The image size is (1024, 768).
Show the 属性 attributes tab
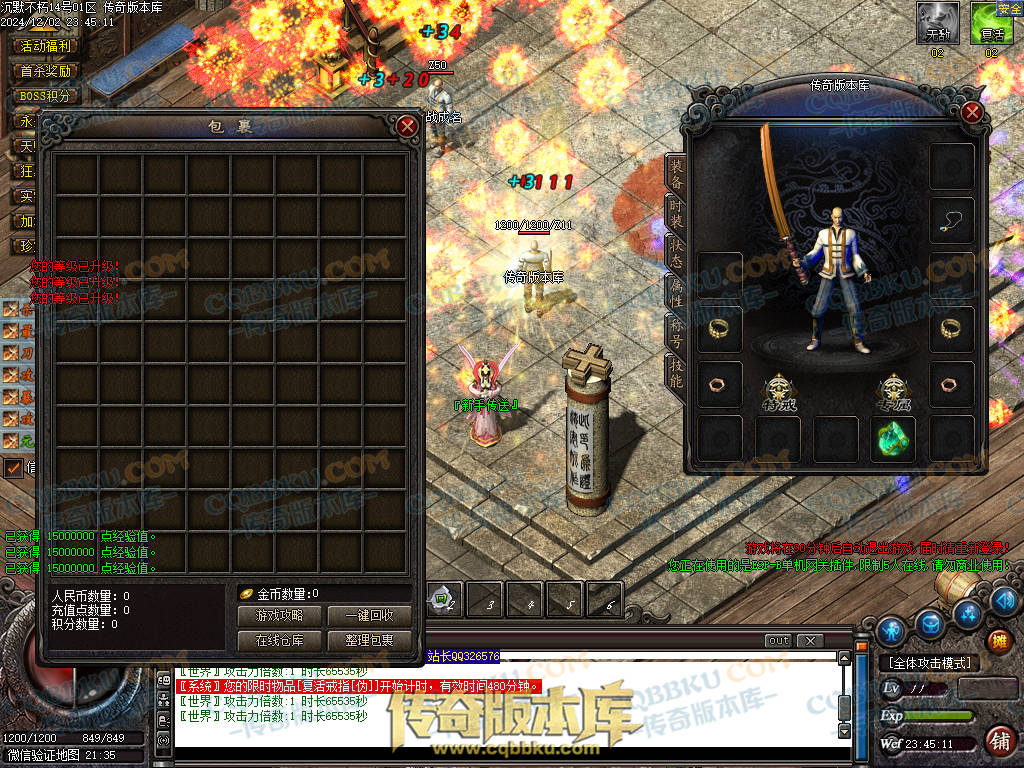click(x=676, y=291)
